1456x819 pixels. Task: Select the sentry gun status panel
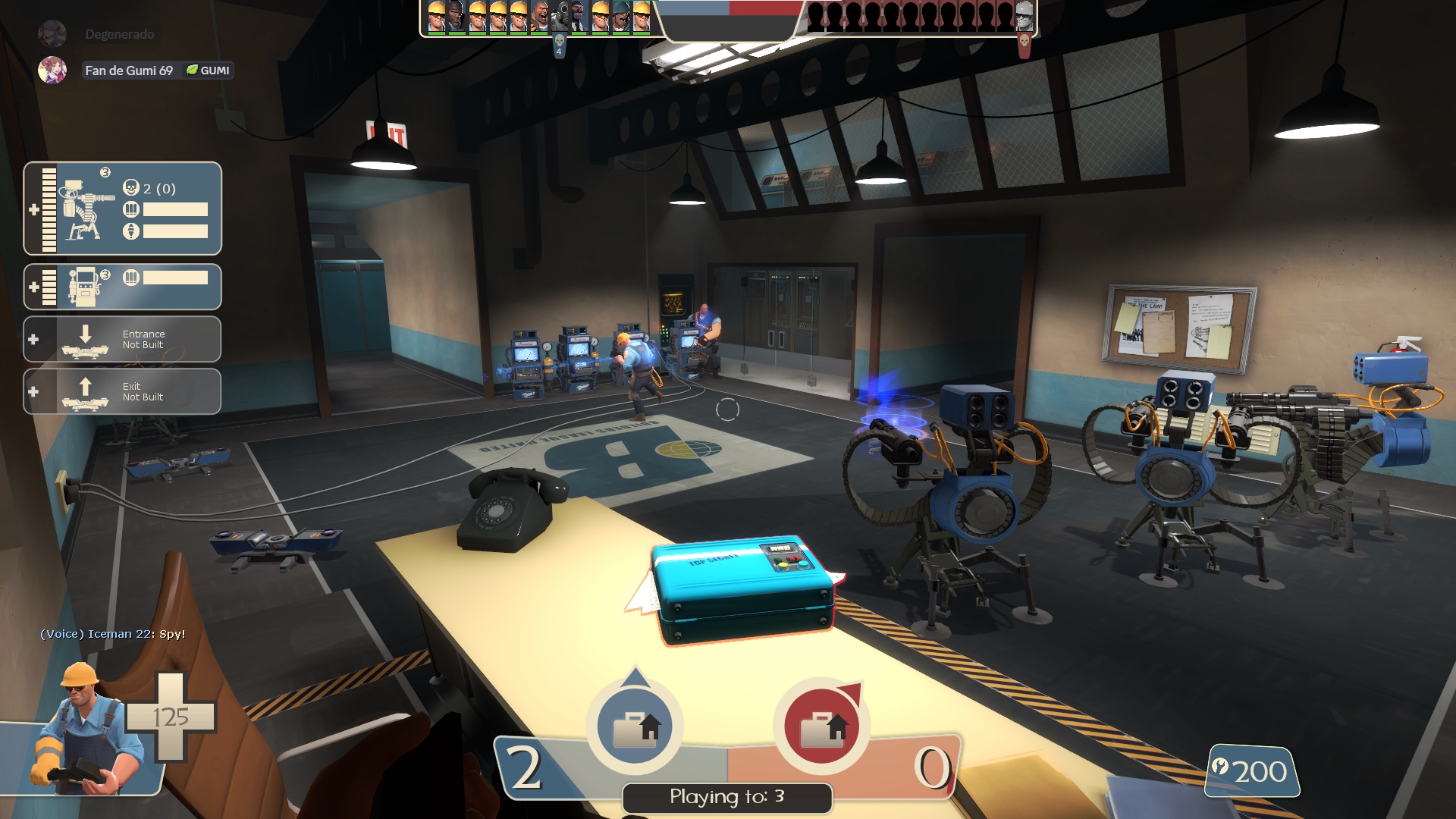point(123,209)
